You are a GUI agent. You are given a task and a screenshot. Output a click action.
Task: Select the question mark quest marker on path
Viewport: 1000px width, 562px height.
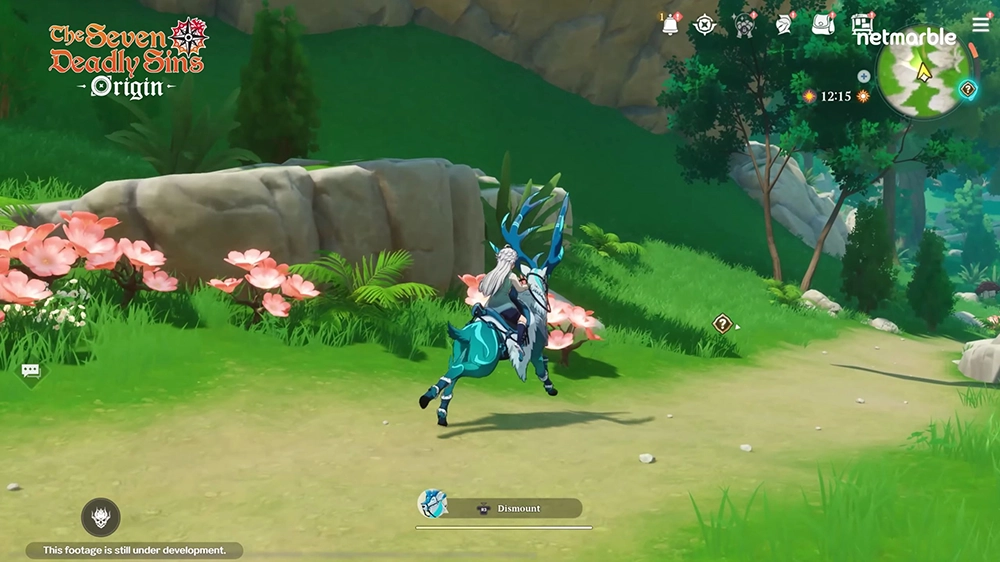[722, 323]
